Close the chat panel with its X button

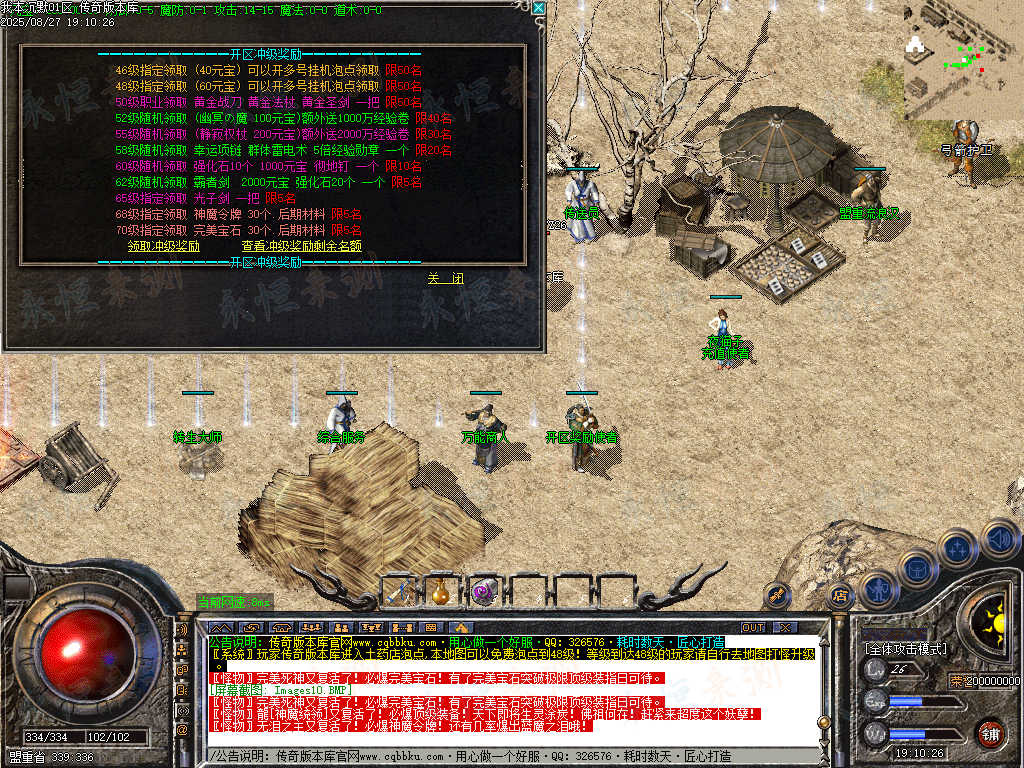click(784, 627)
